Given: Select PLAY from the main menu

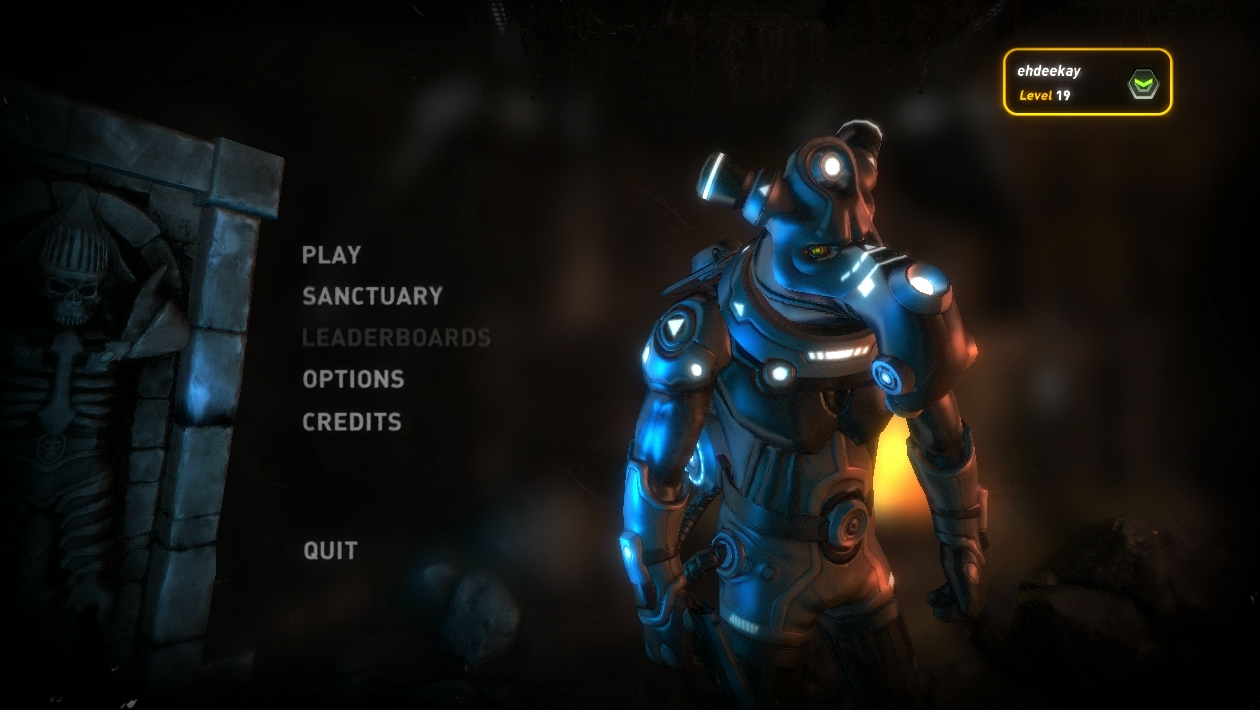Looking at the screenshot, I should (x=331, y=255).
